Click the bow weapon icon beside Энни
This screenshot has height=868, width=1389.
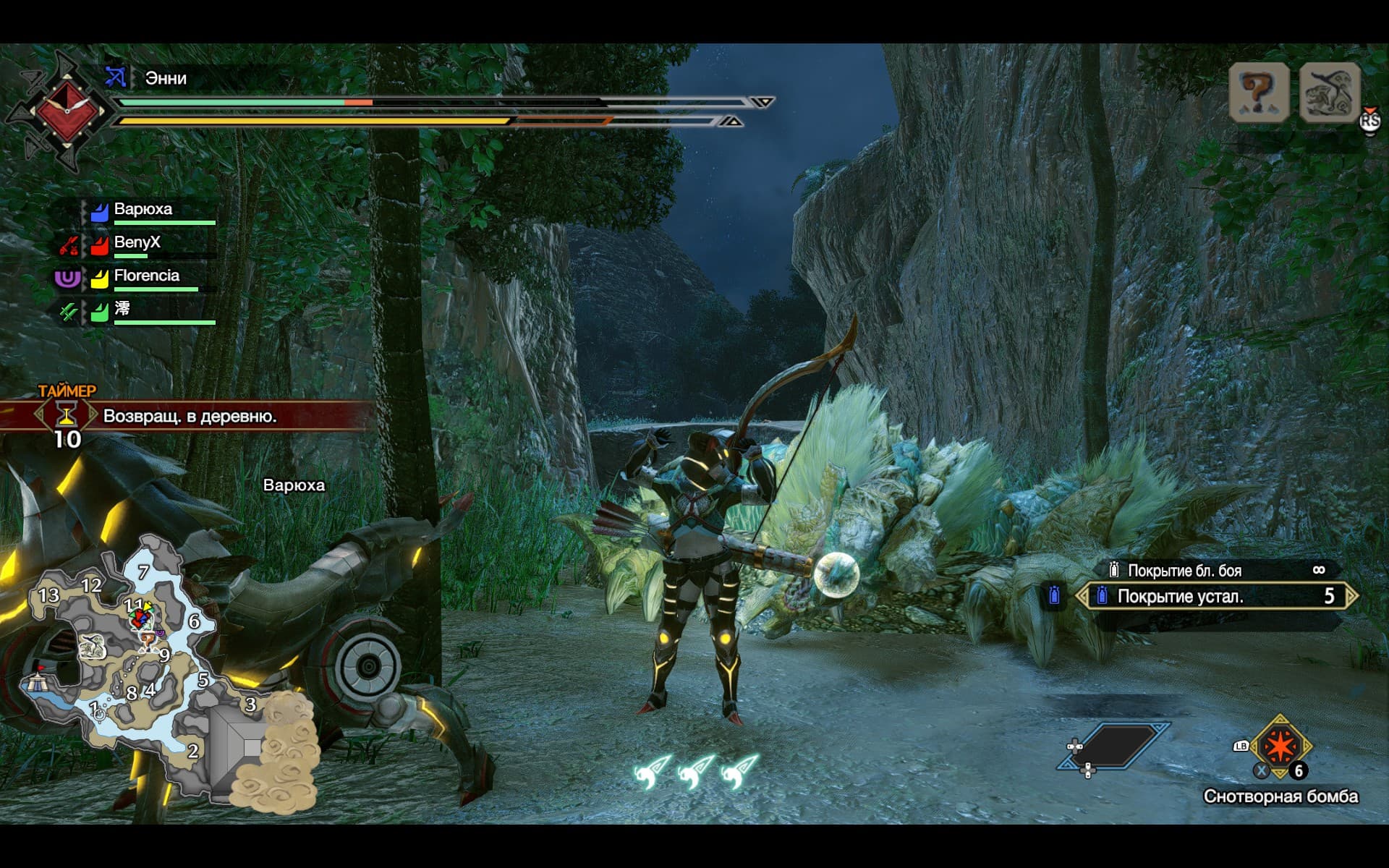pos(116,77)
